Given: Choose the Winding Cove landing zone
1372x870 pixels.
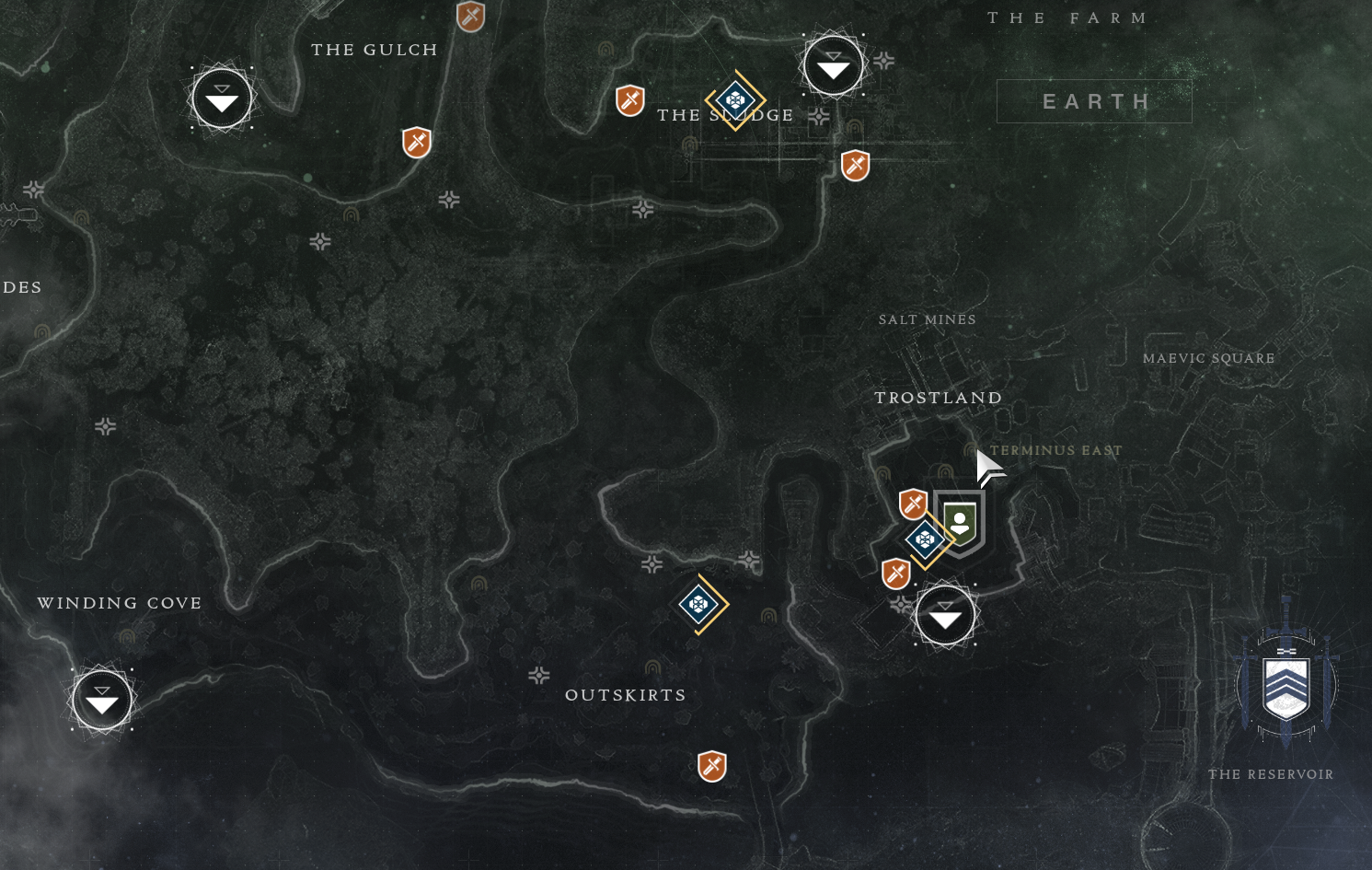Looking at the screenshot, I should pos(102,701).
